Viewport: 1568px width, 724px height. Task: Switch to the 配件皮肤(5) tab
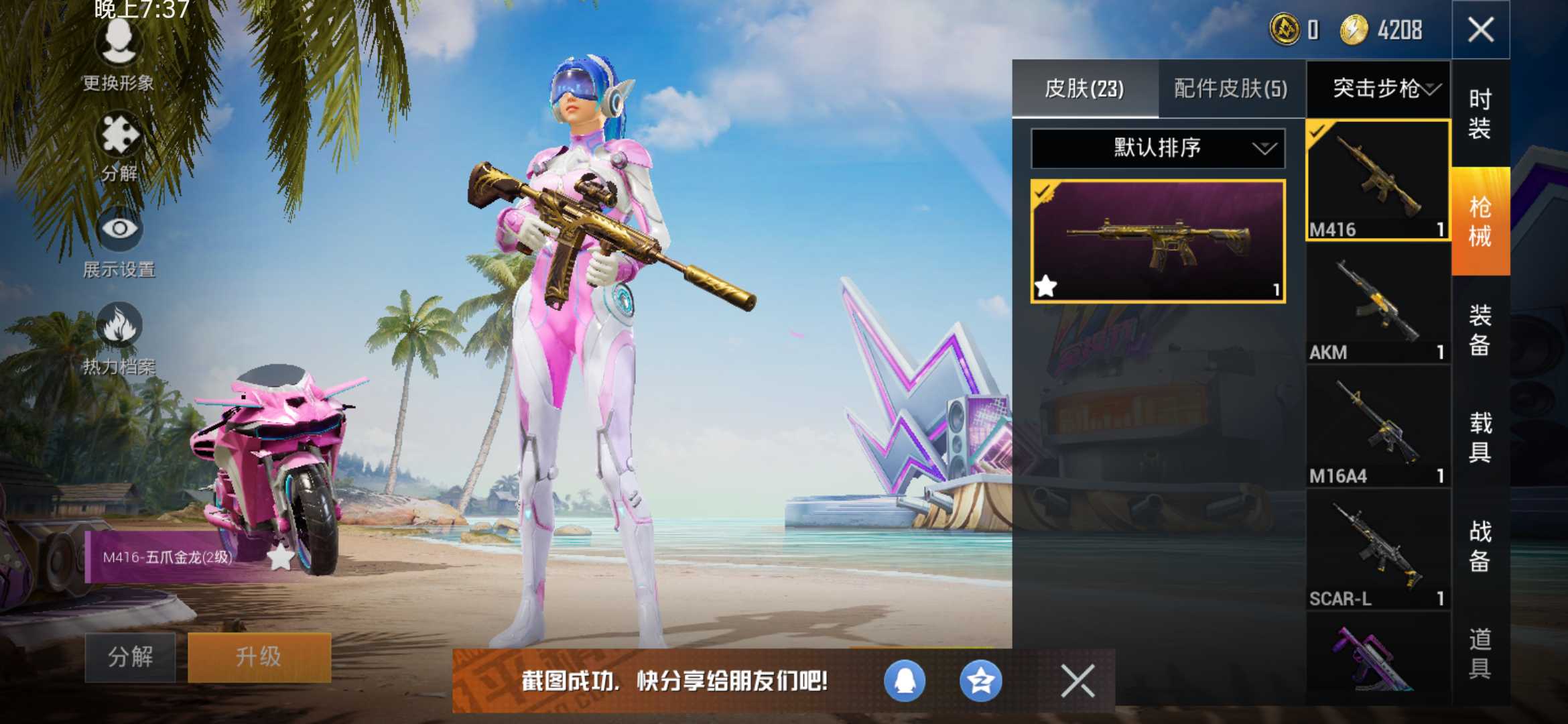pos(1232,88)
